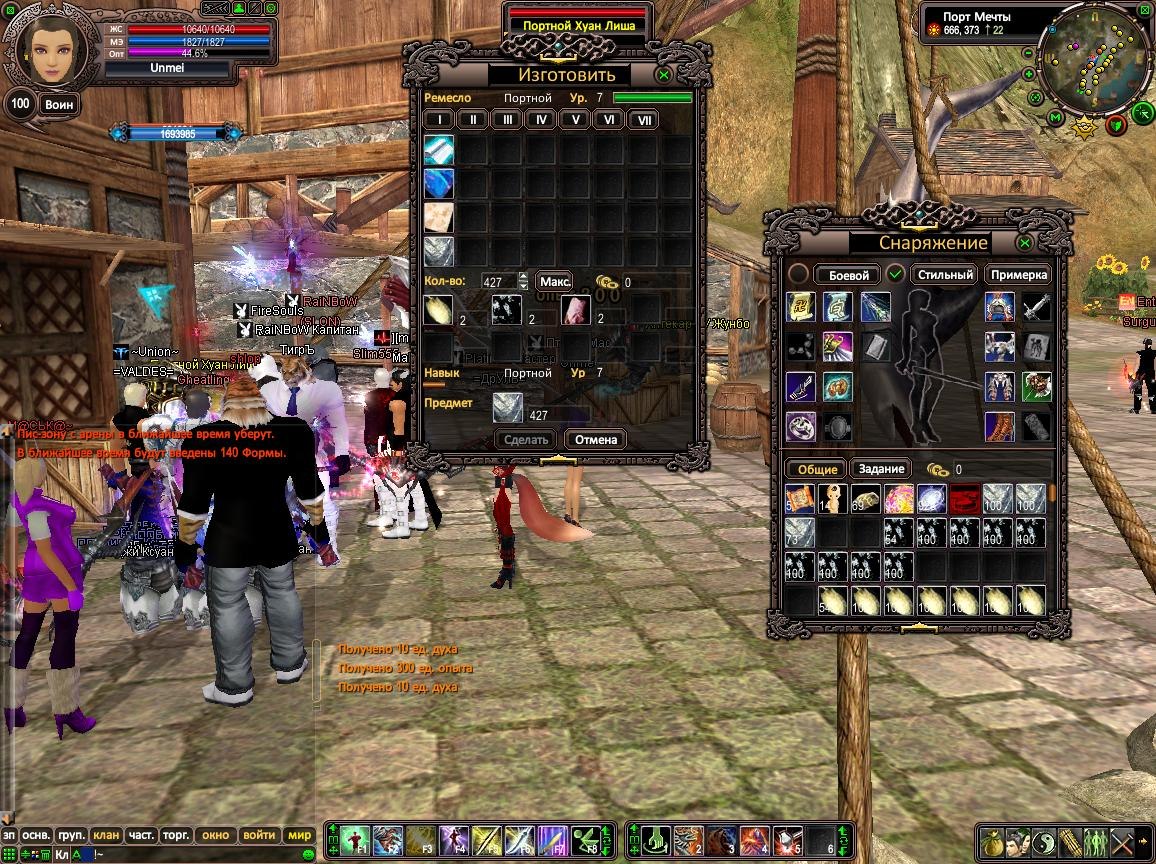Close the Изготовить crafting window
The height and width of the screenshot is (864, 1156).
pos(663,75)
